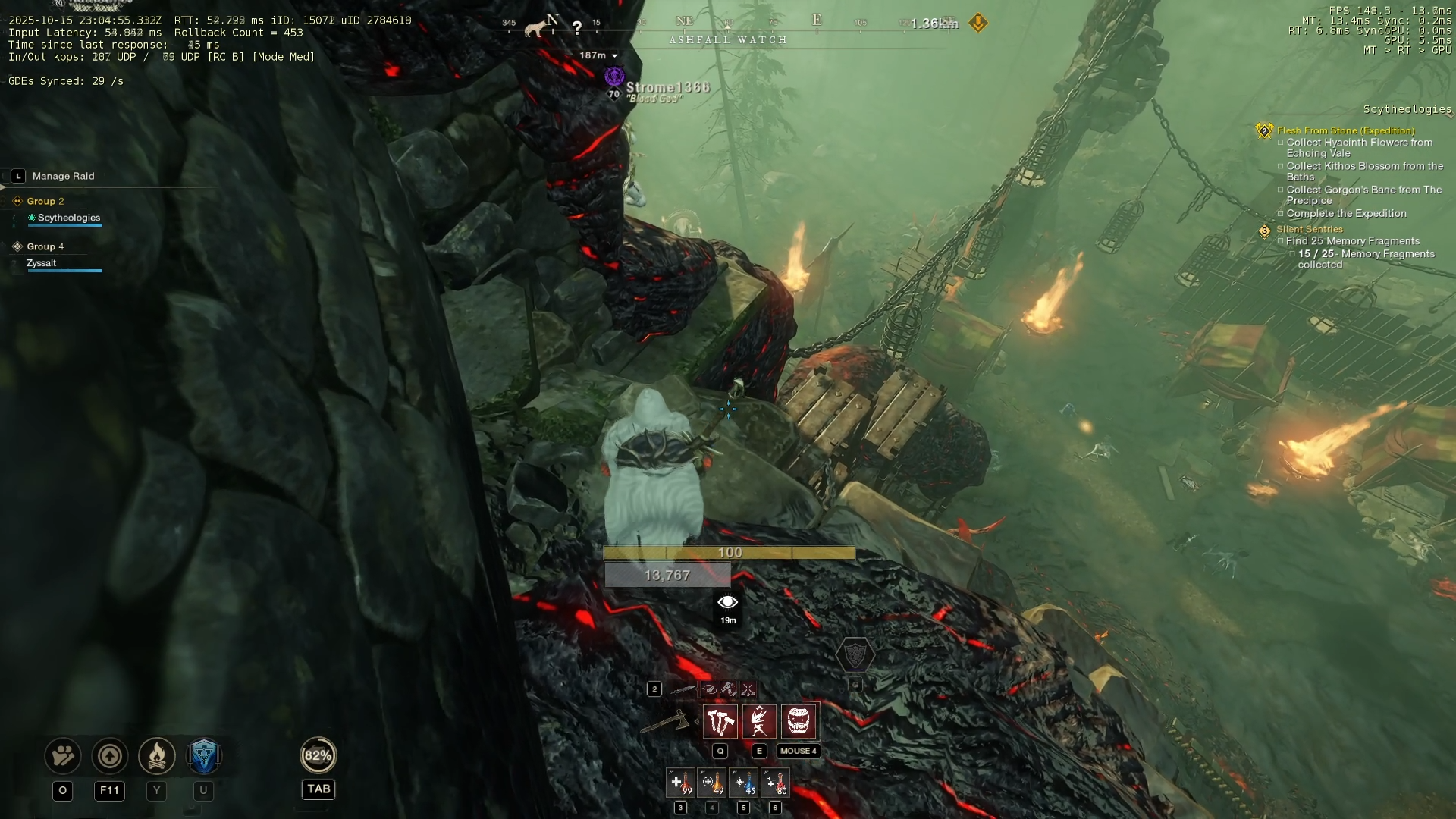Select the Silent Sentries quest tracker
The width and height of the screenshot is (1456, 819).
click(1309, 229)
